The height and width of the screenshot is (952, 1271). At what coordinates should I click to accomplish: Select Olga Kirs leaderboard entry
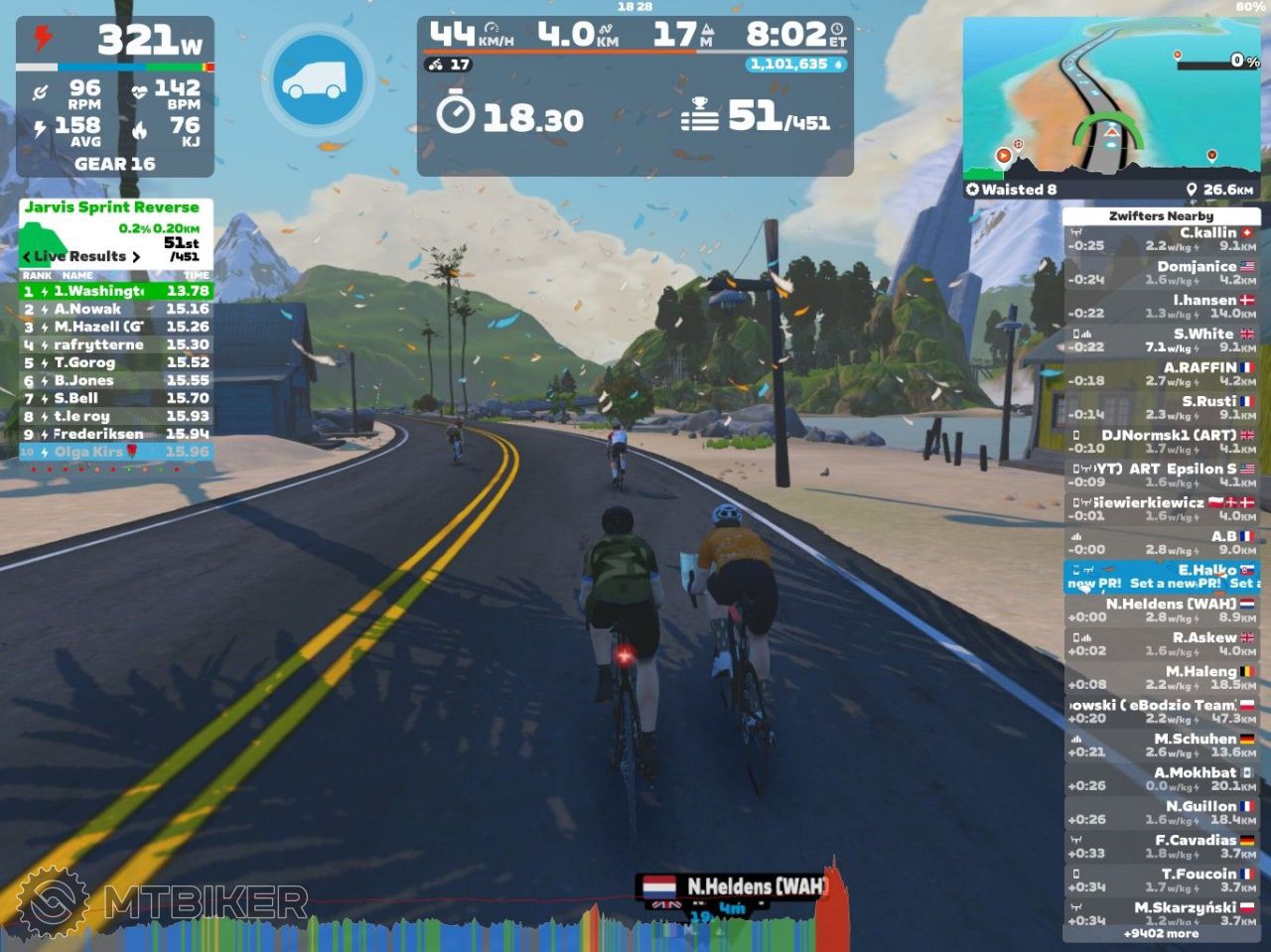115,452
